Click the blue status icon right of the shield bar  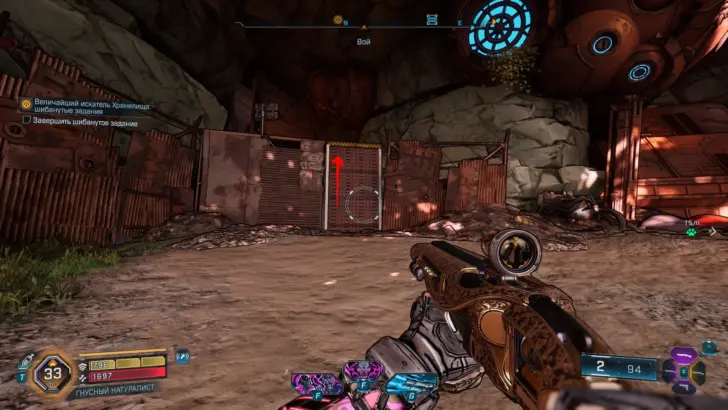tap(182, 355)
